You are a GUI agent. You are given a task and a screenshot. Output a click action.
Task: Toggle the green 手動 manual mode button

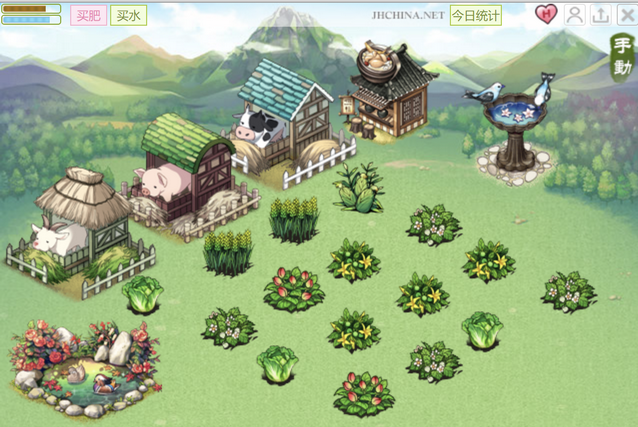(x=623, y=57)
